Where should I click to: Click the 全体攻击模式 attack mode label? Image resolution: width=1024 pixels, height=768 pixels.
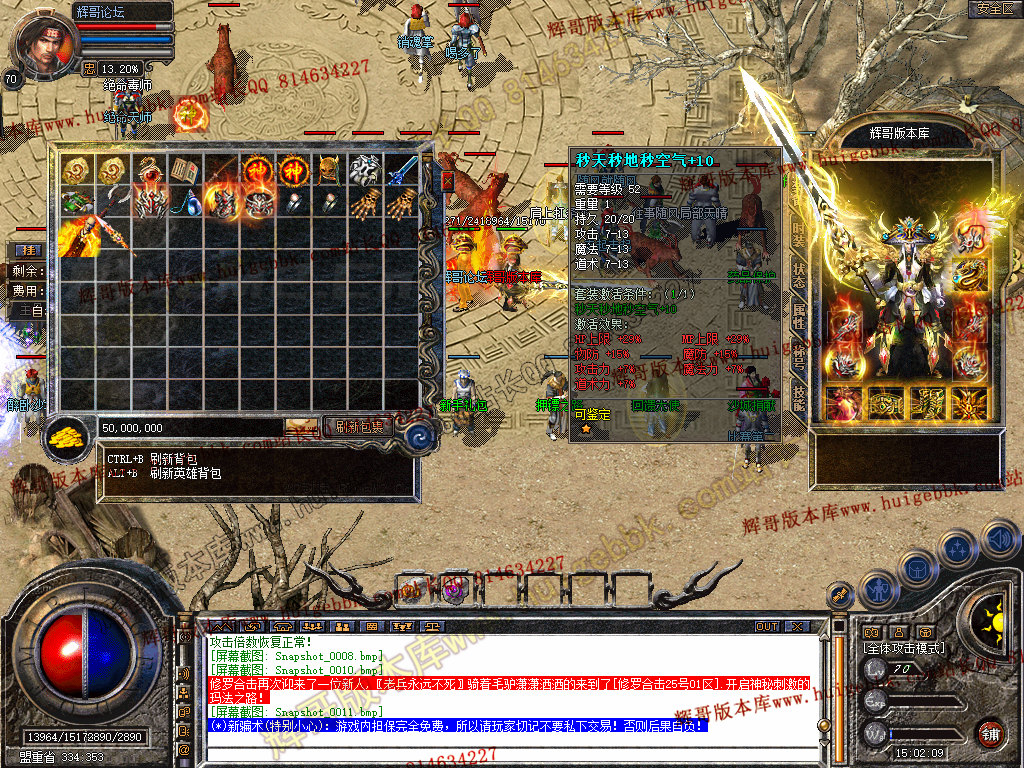pos(904,648)
